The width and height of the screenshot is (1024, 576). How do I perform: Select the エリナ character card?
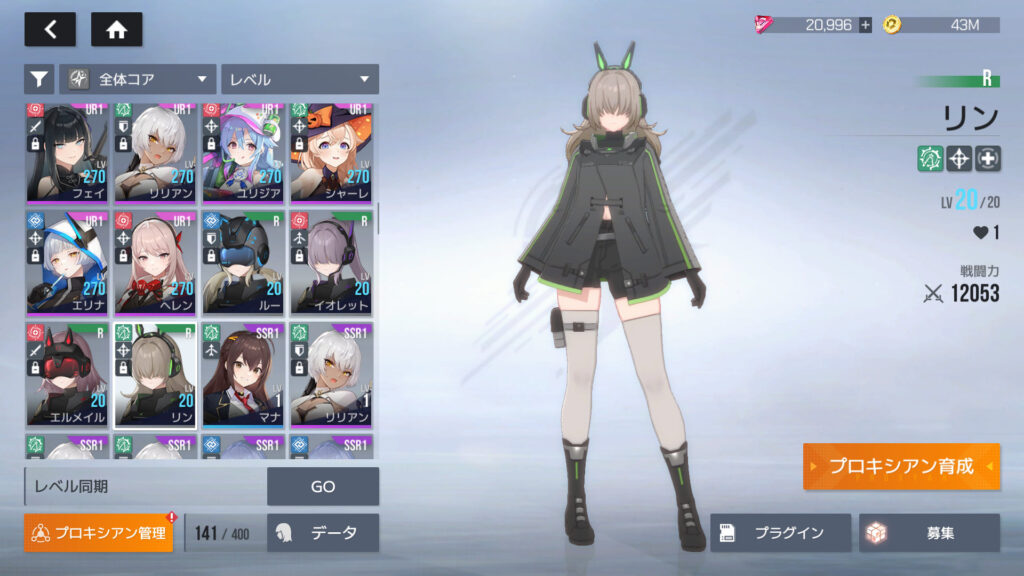67,262
